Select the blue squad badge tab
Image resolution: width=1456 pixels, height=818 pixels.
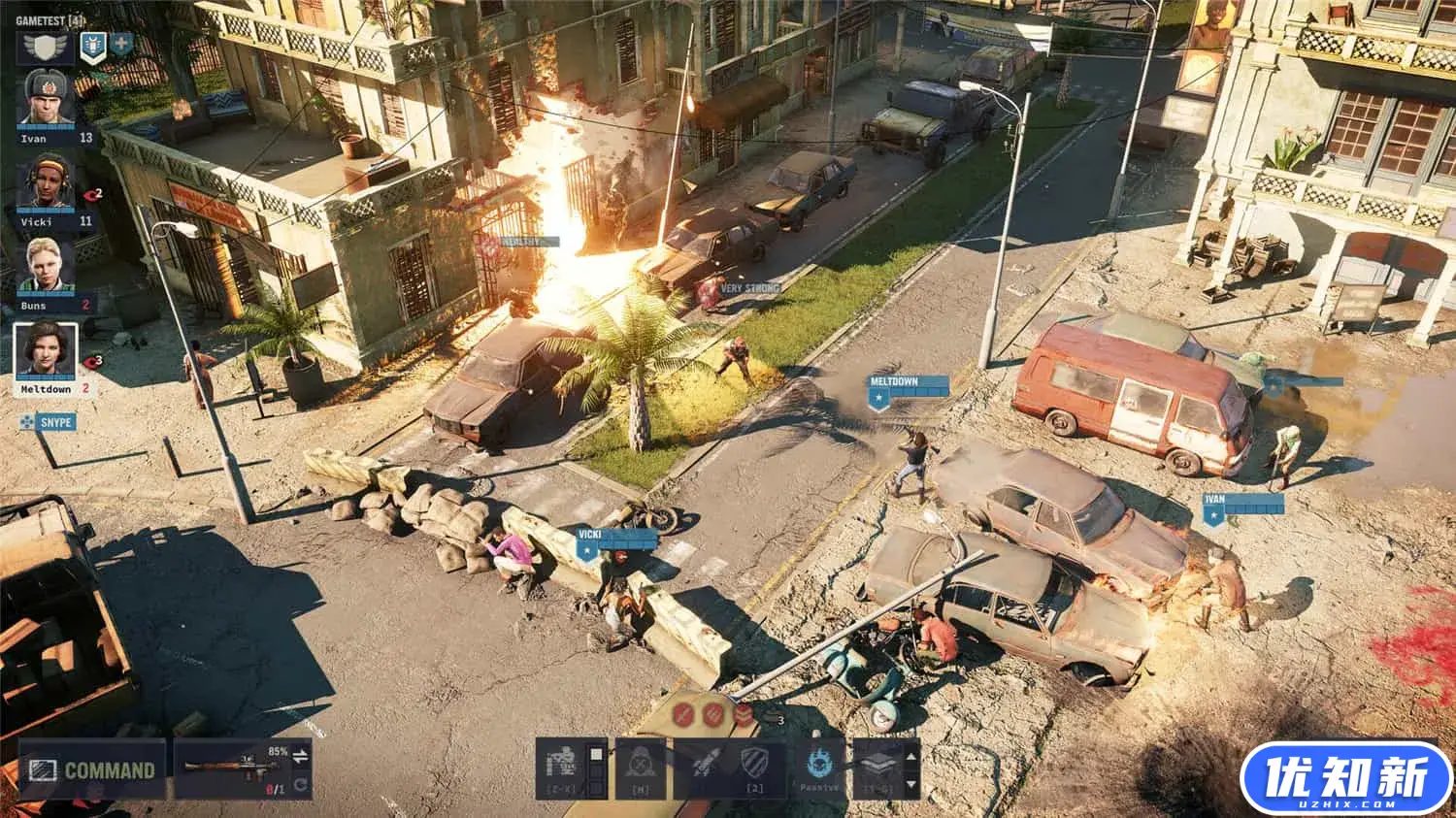(x=93, y=47)
